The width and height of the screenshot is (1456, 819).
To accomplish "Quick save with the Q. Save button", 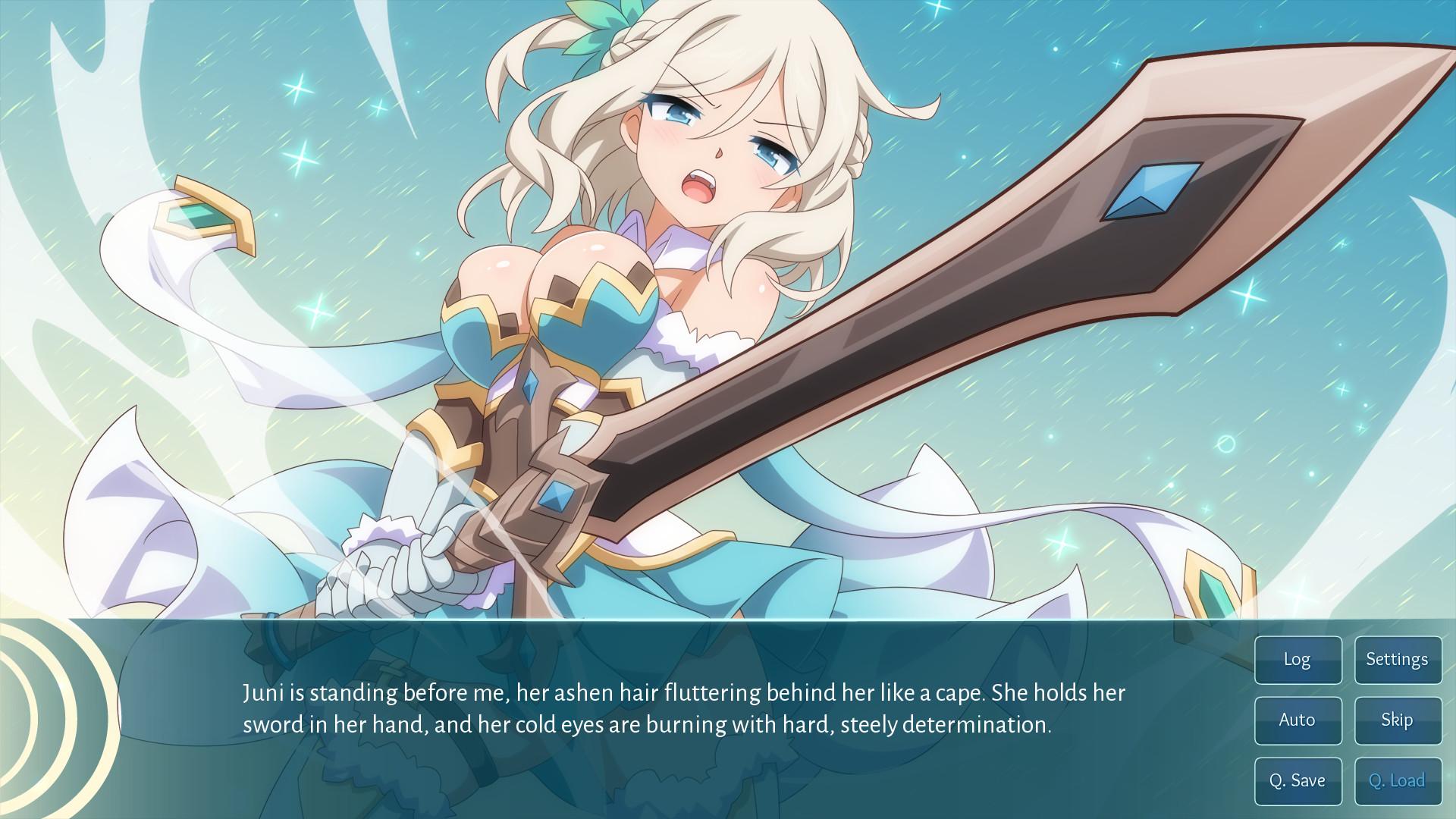I will click(1298, 780).
